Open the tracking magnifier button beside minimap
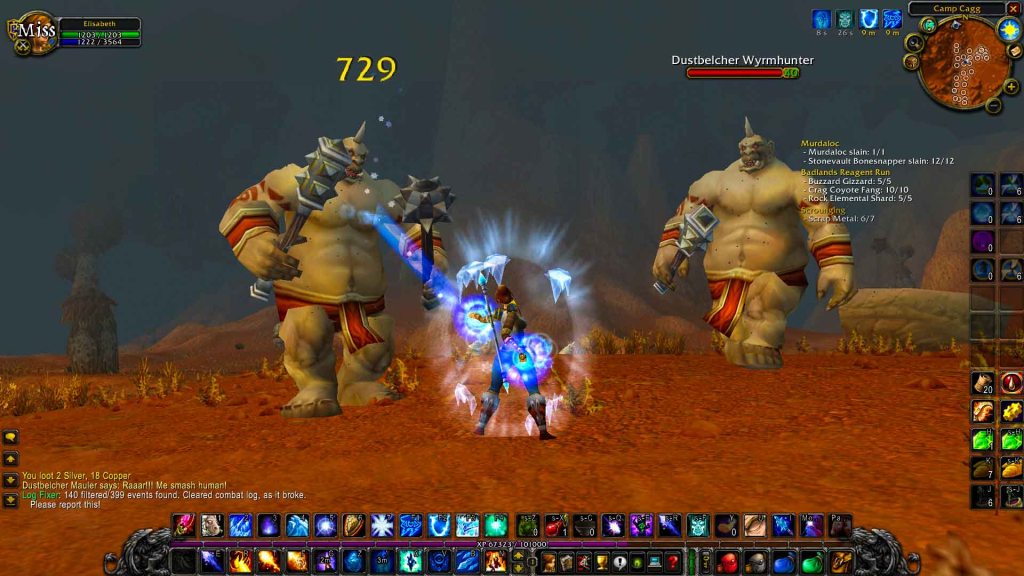 coord(913,43)
